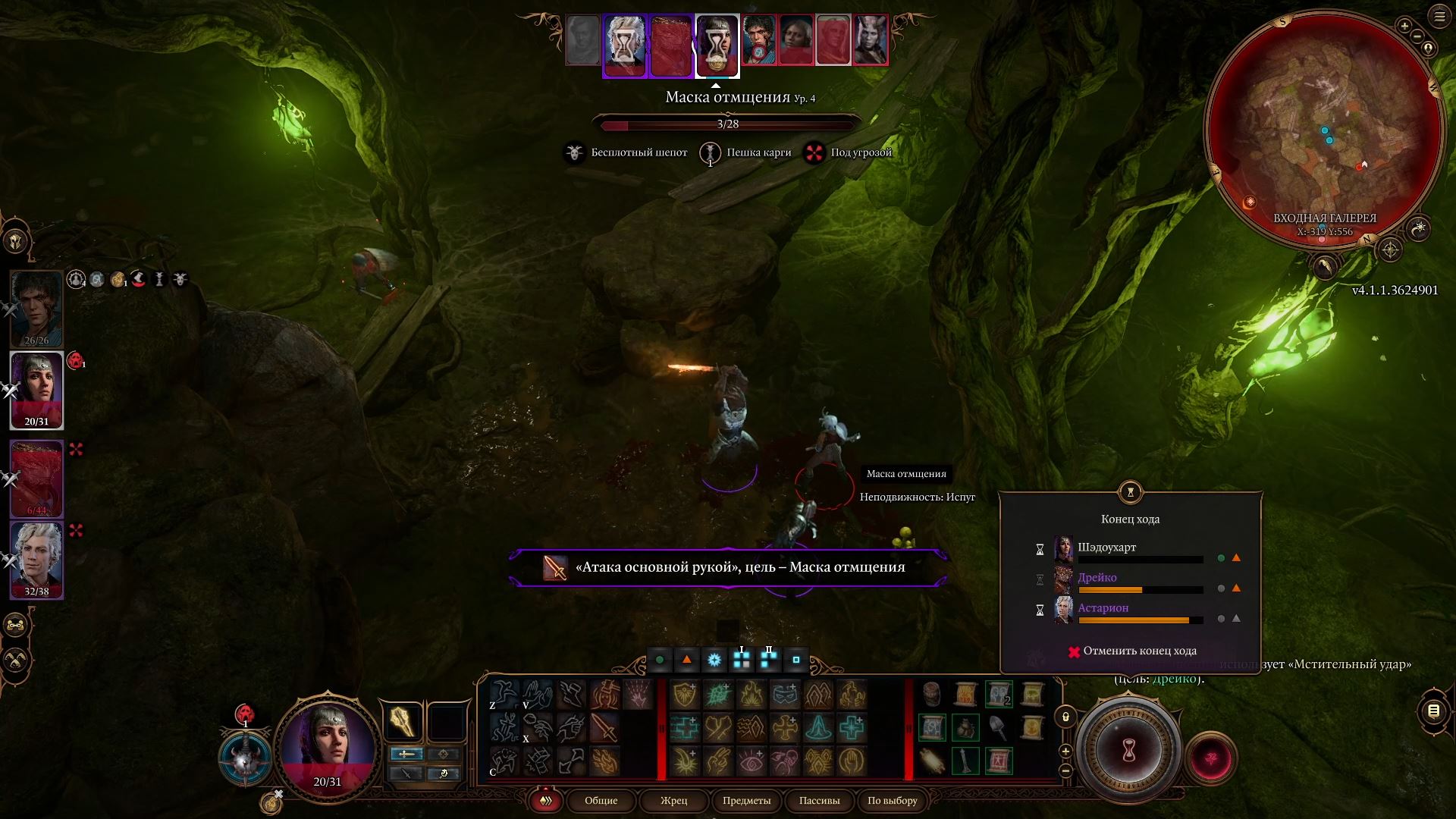Activate the teal wizard hat spell

click(x=819, y=728)
